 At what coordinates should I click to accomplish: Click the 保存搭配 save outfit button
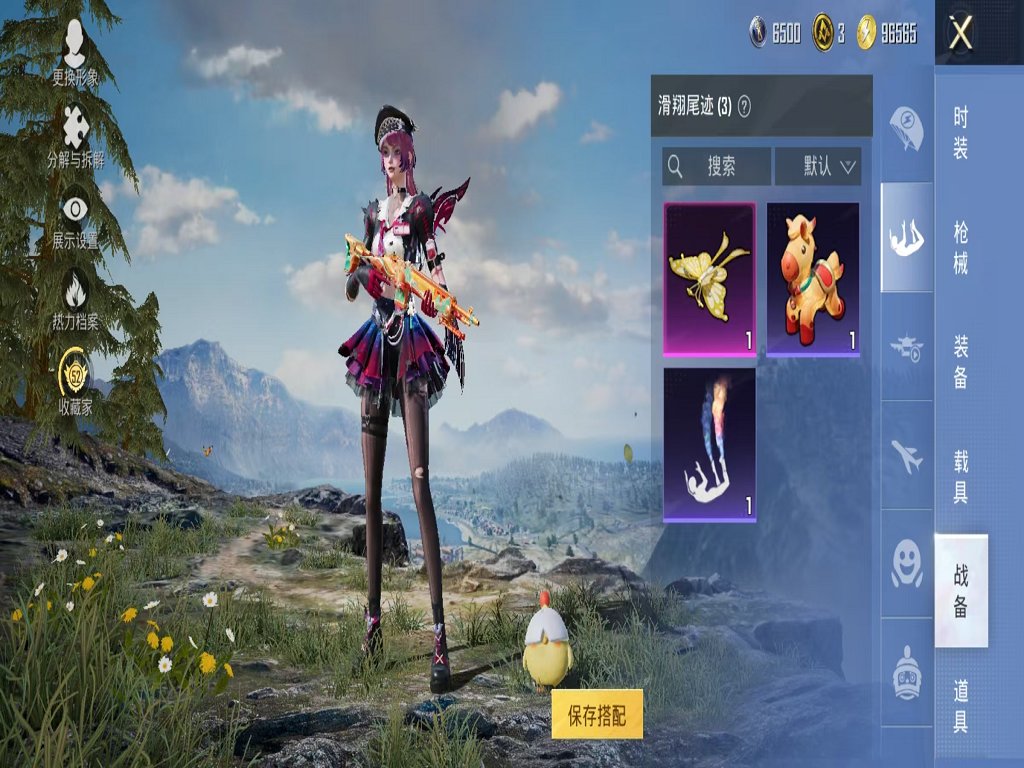click(597, 714)
